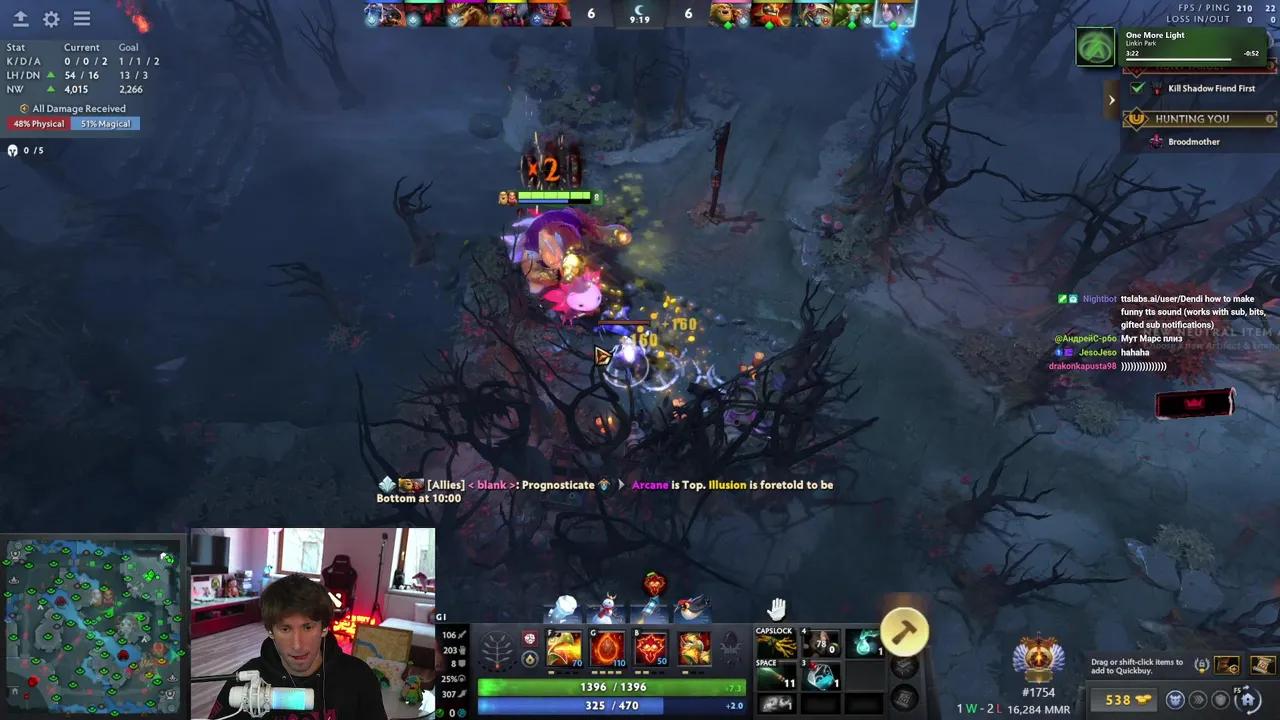The height and width of the screenshot is (720, 1280).
Task: Open the settings gear menu
Action: 52,18
